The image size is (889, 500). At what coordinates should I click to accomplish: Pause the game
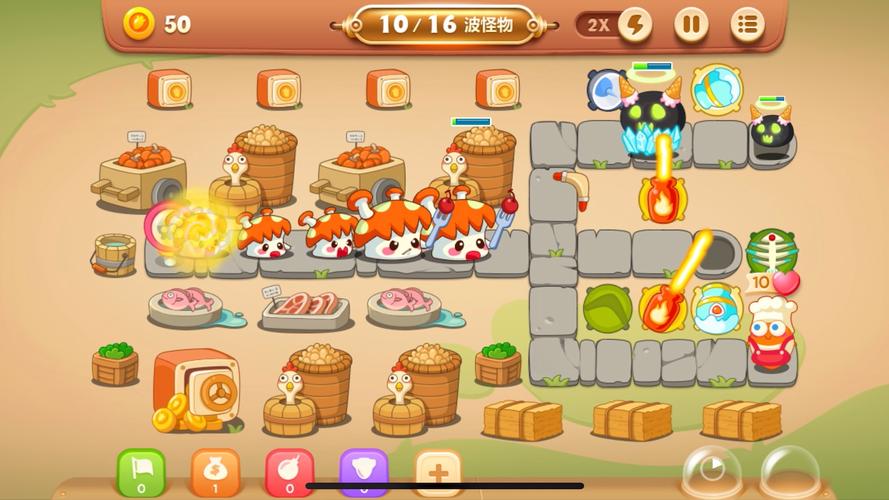tap(690, 24)
